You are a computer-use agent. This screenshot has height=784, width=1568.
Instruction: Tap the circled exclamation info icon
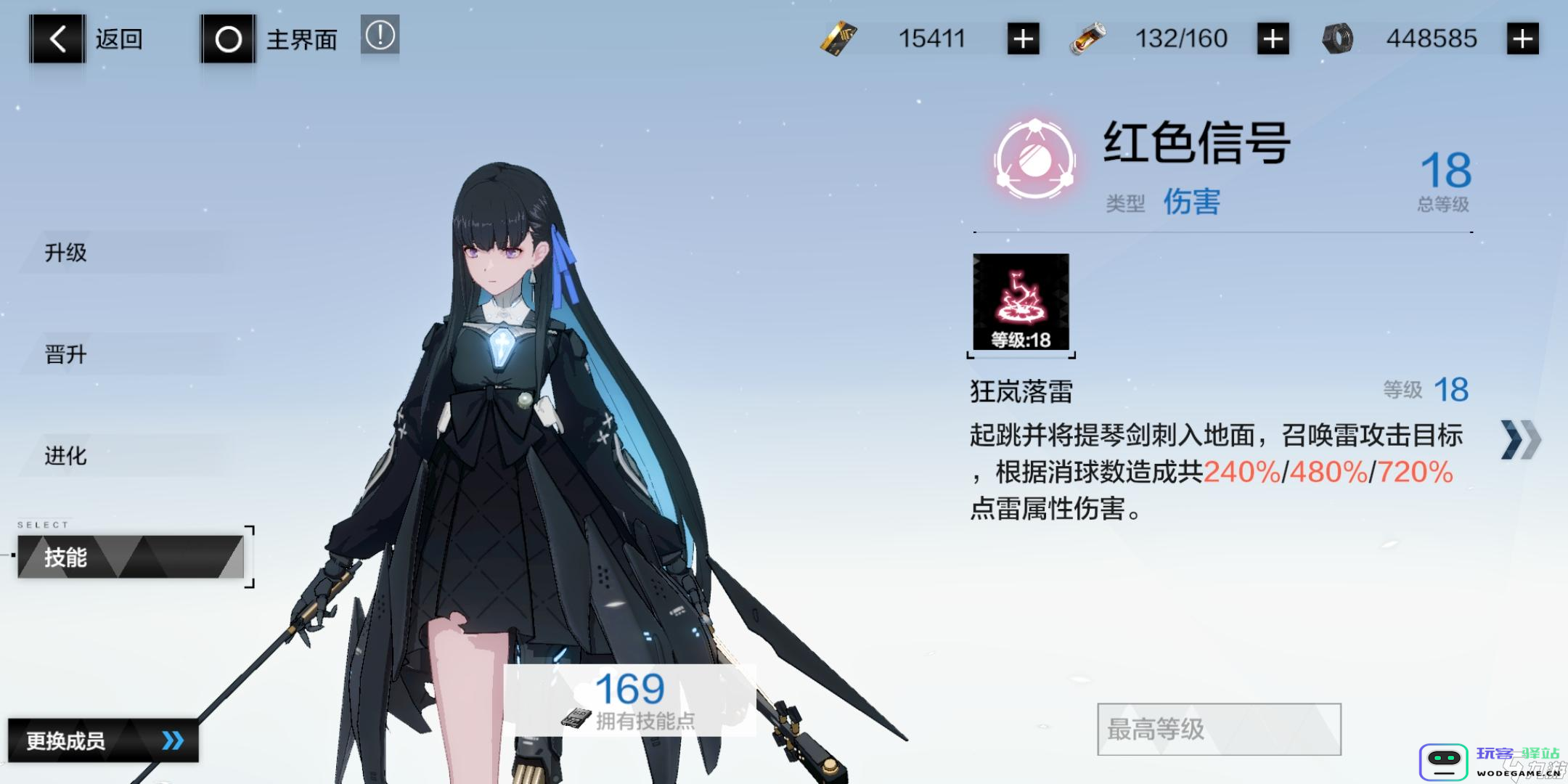click(x=380, y=36)
